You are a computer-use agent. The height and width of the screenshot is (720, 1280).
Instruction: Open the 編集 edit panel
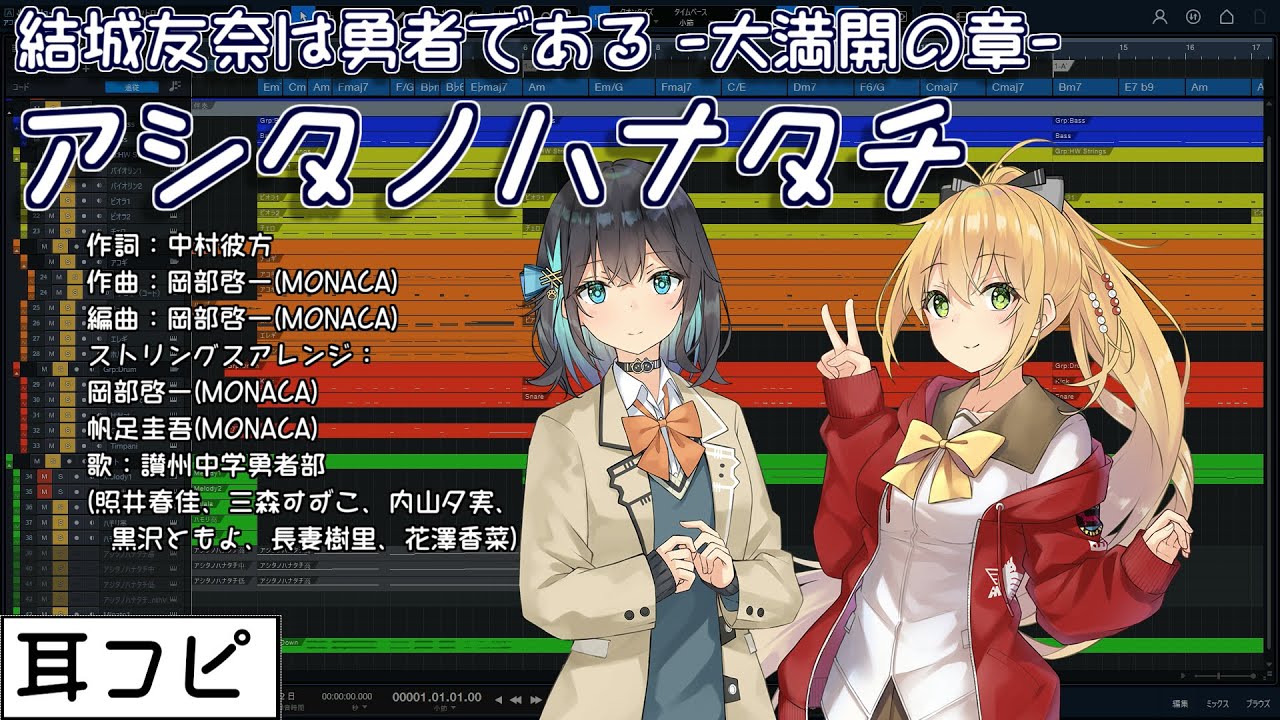click(x=1180, y=704)
